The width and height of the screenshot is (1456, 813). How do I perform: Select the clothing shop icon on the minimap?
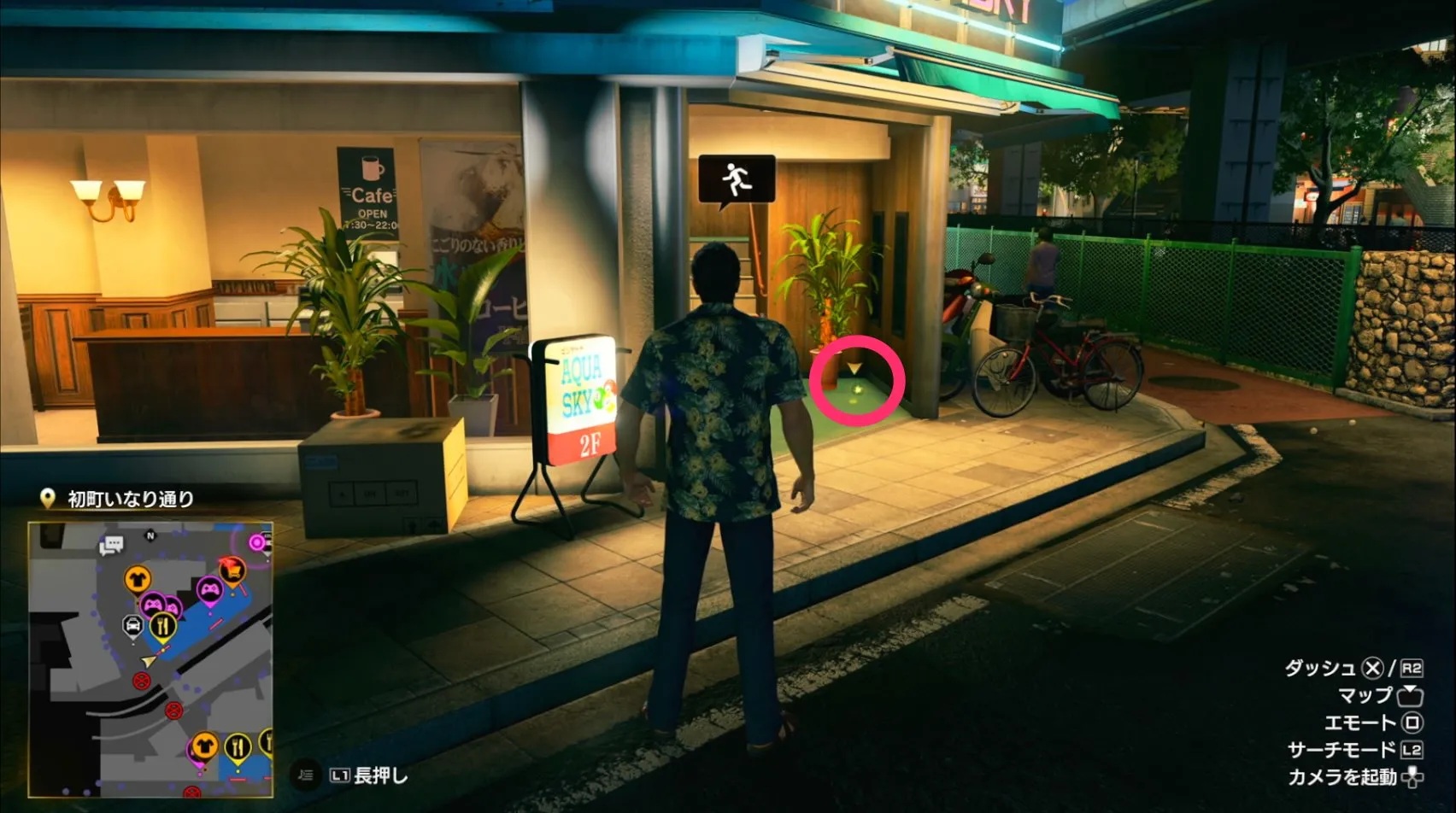click(x=136, y=579)
